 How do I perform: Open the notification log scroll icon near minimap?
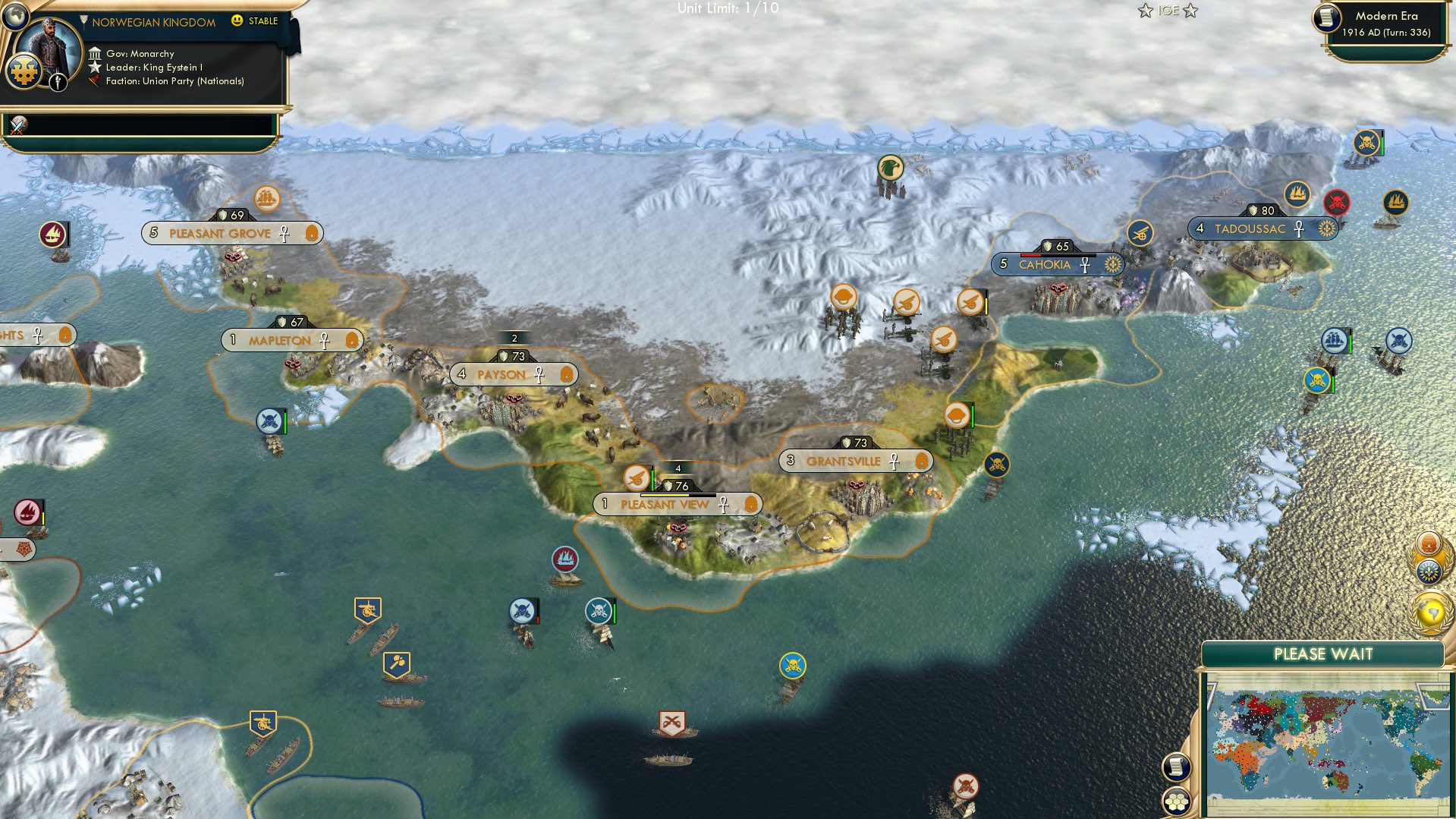1178,765
